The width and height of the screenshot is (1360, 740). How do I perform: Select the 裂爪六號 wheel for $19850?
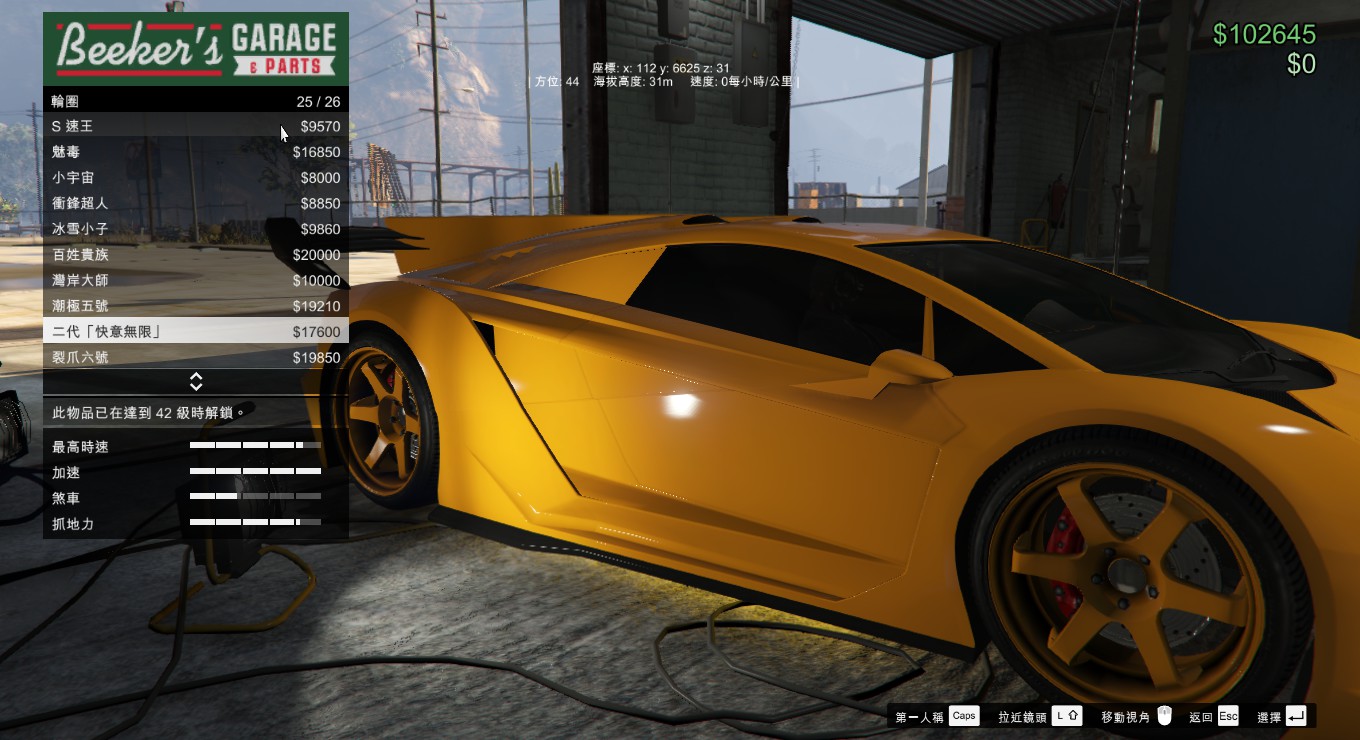click(x=195, y=358)
